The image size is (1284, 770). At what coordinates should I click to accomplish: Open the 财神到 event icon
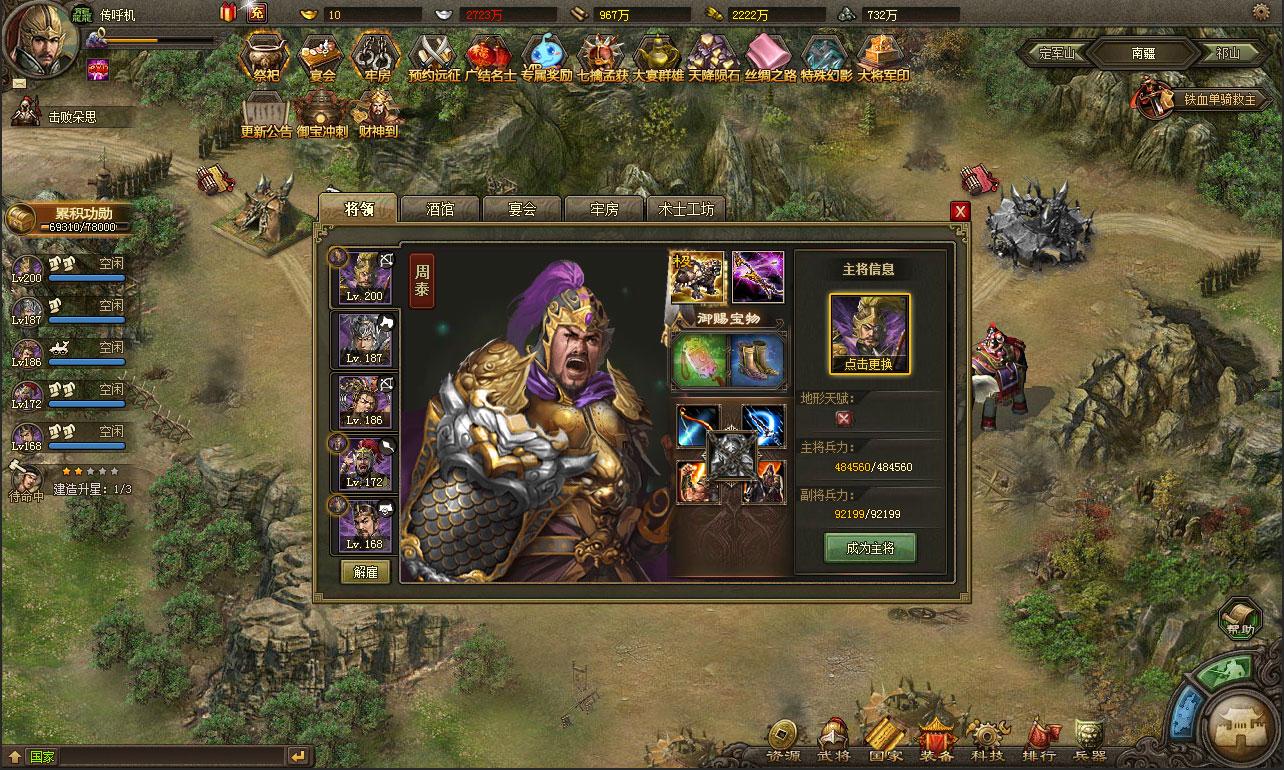(x=378, y=113)
